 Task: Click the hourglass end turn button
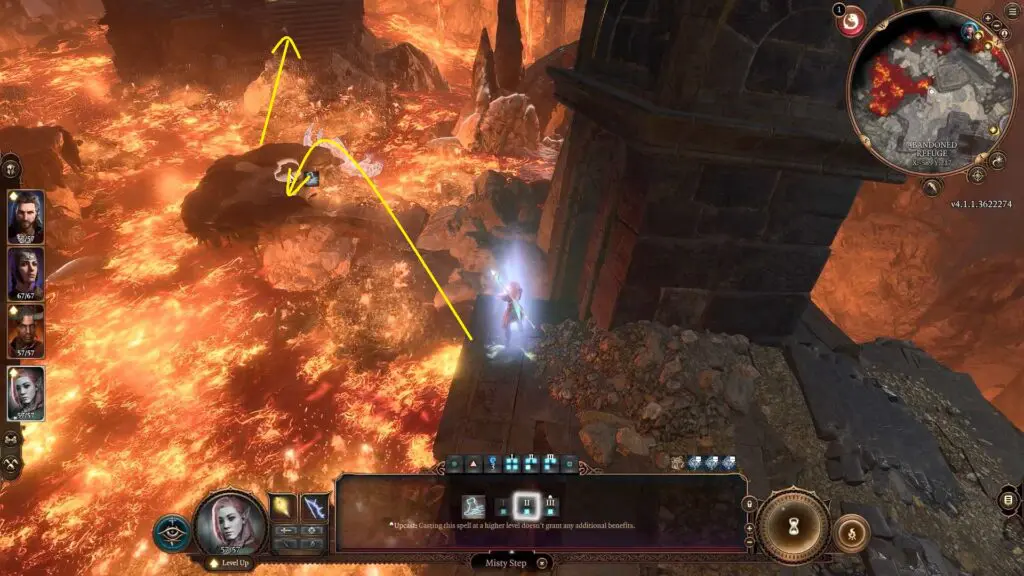791,523
